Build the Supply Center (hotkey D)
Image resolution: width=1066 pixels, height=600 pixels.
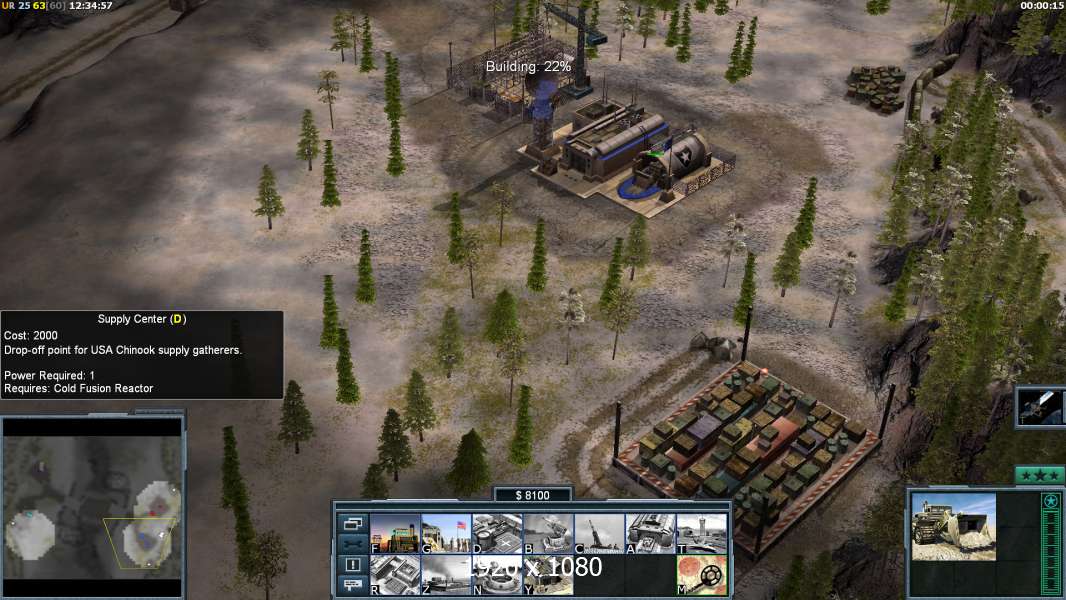tap(497, 534)
